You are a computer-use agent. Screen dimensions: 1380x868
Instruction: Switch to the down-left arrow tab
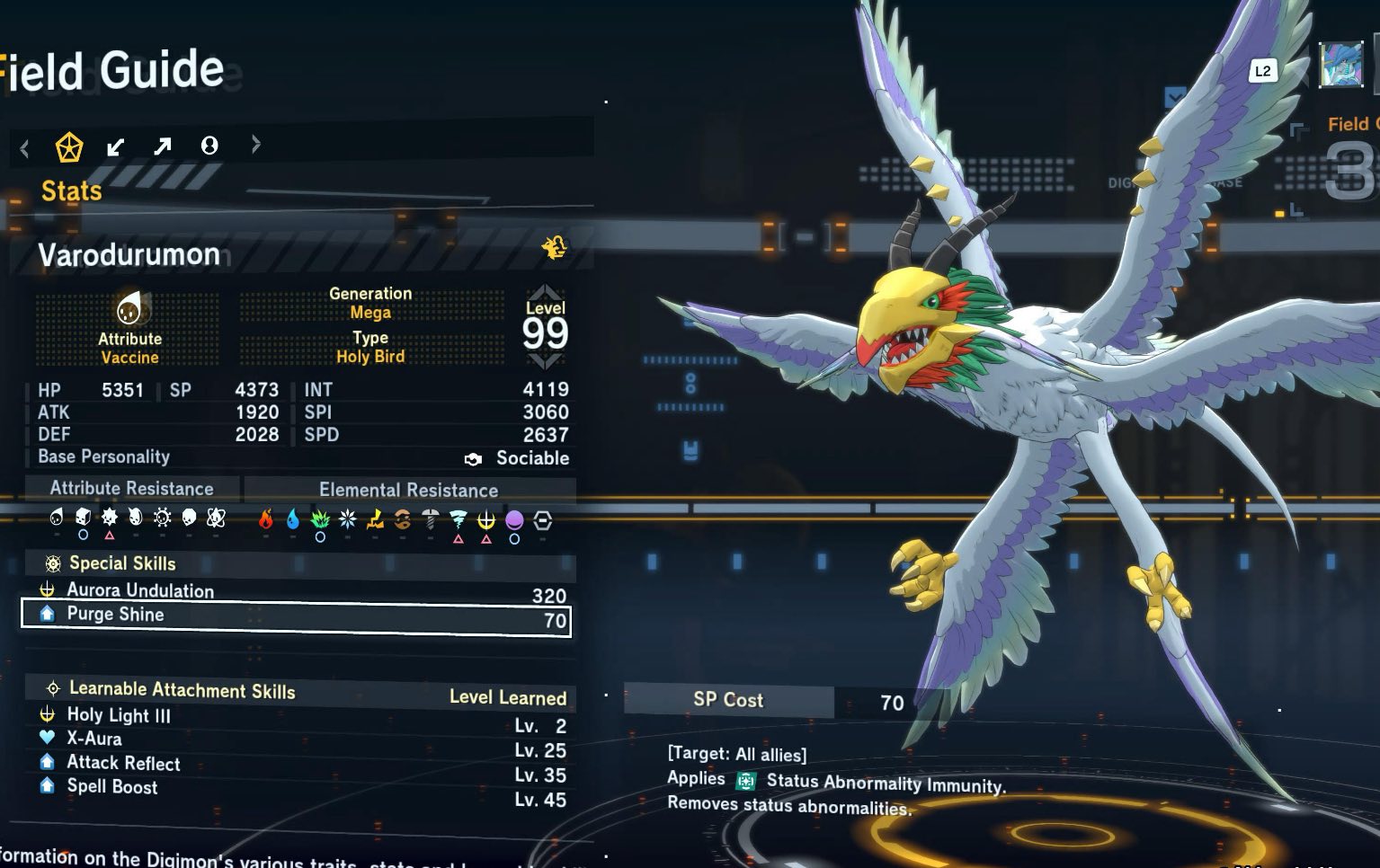(116, 146)
